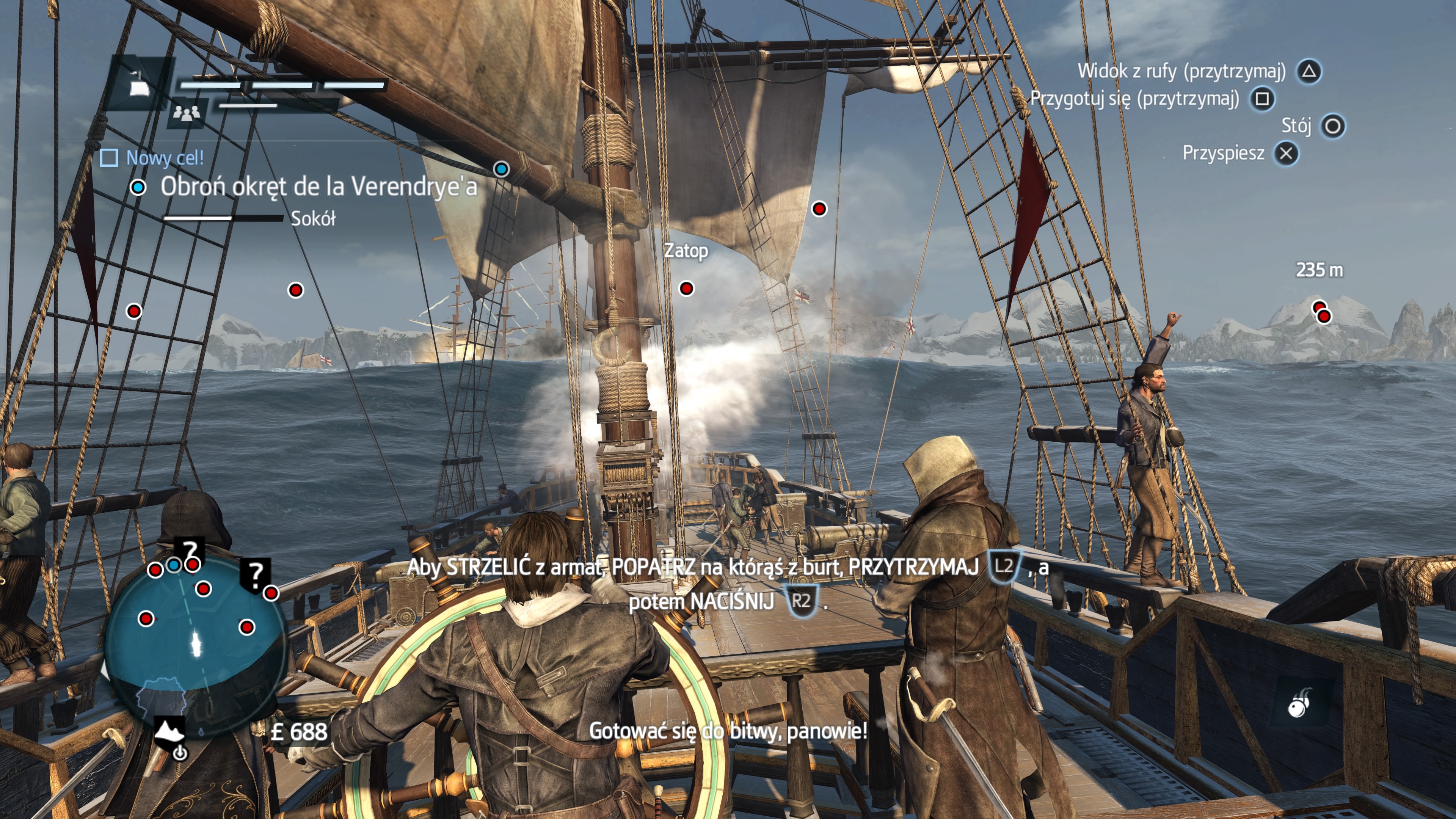1456x819 pixels.
Task: Tick the "Nowy cel!" checkbox
Action: [x=109, y=158]
